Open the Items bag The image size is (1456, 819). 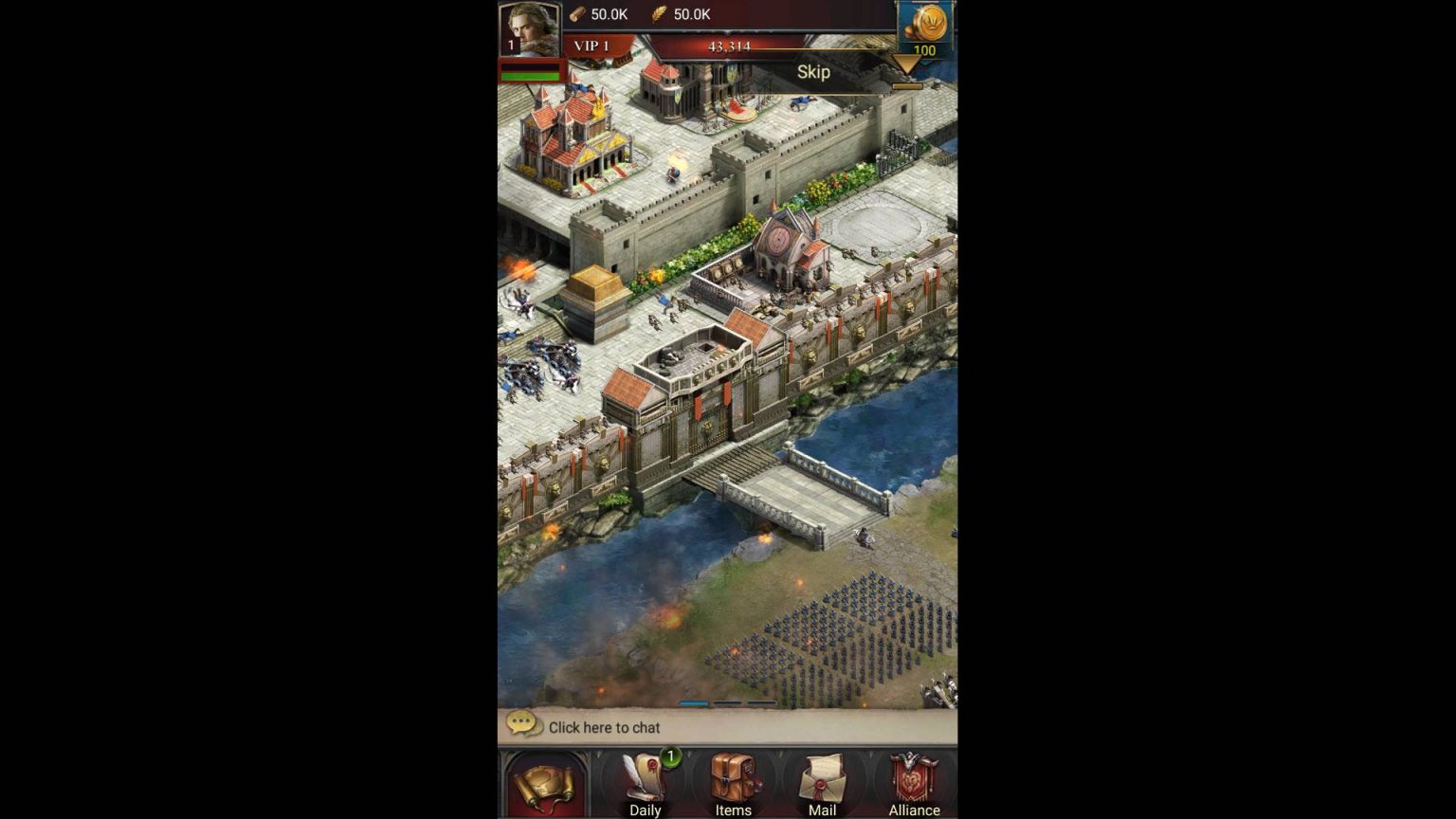point(733,785)
